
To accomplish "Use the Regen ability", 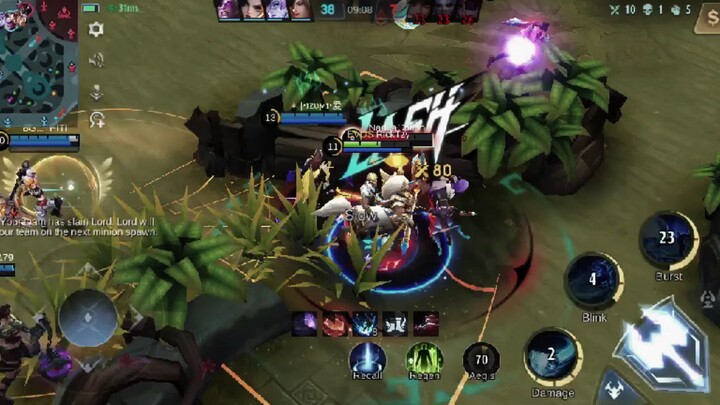I will tap(424, 360).
